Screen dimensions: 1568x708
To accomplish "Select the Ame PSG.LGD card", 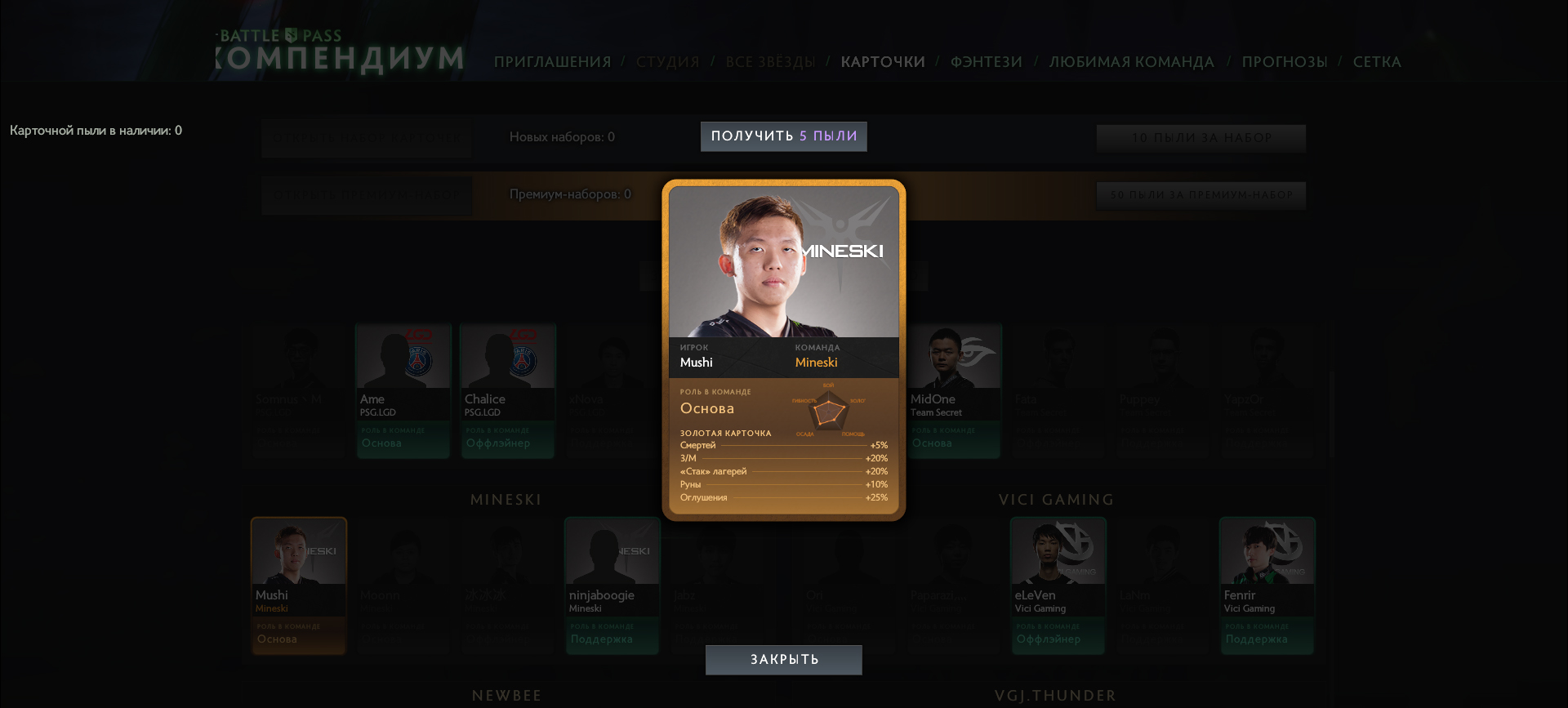I will [403, 390].
